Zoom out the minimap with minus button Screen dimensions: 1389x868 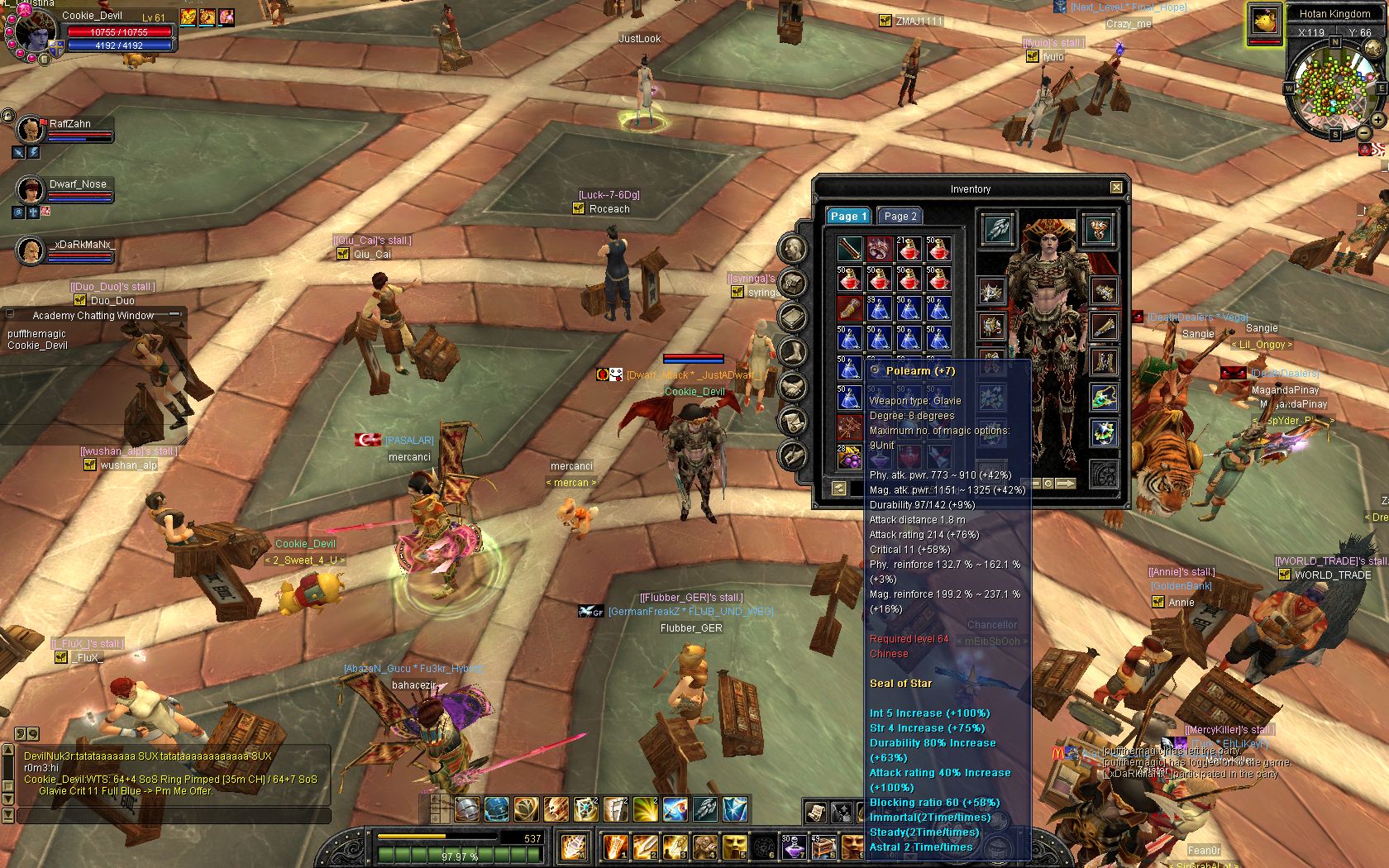tap(1363, 133)
